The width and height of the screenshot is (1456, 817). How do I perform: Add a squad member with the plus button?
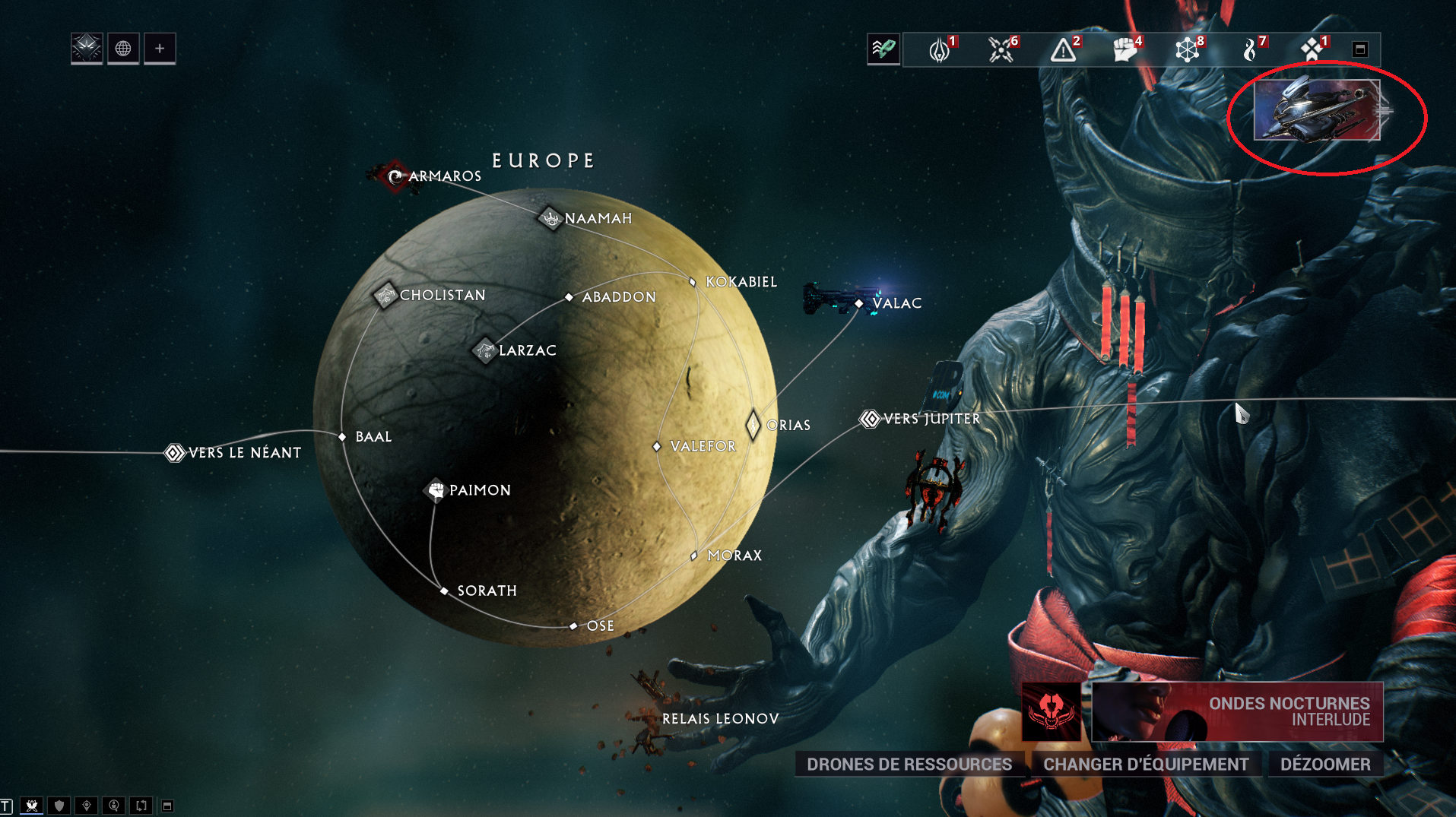tap(160, 49)
